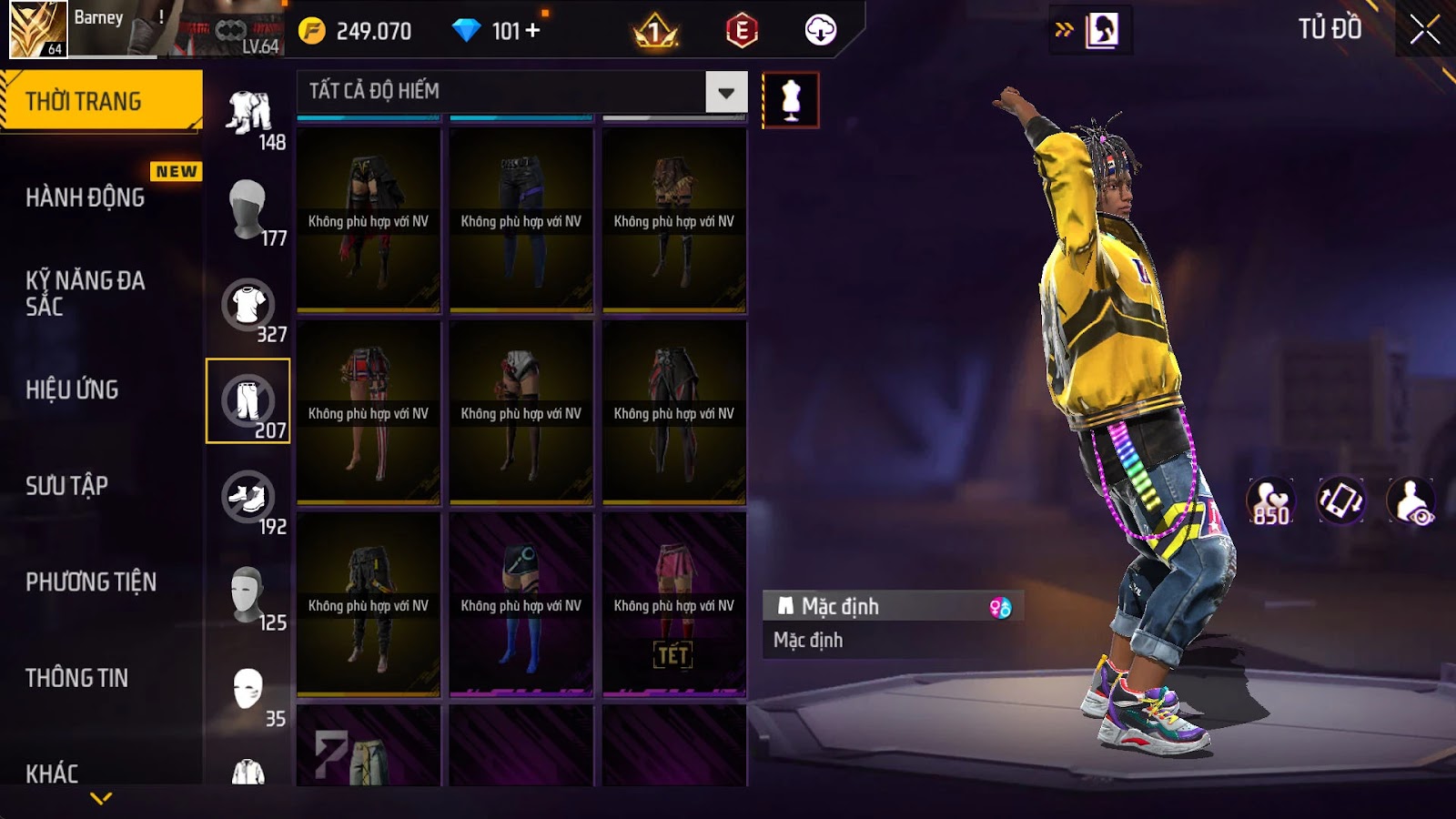Expand the left menu down arrow
This screenshot has height=819, width=1456.
[x=101, y=799]
